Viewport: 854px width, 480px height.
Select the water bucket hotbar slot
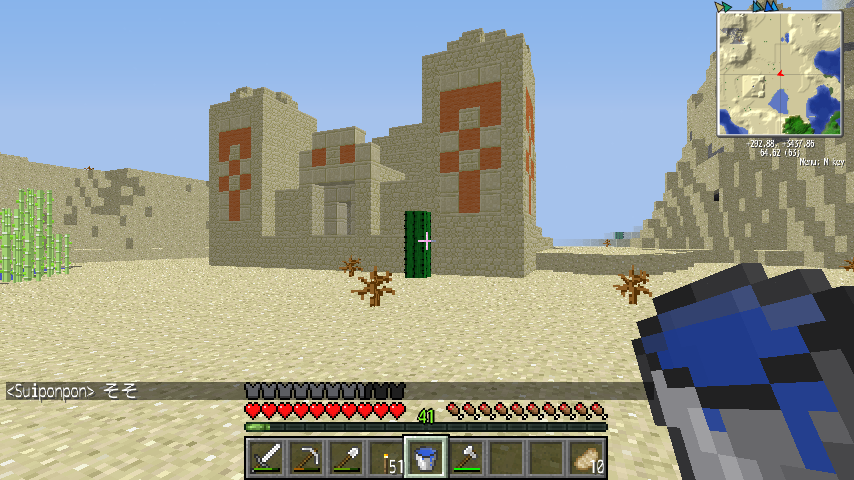pyautogui.click(x=425, y=459)
